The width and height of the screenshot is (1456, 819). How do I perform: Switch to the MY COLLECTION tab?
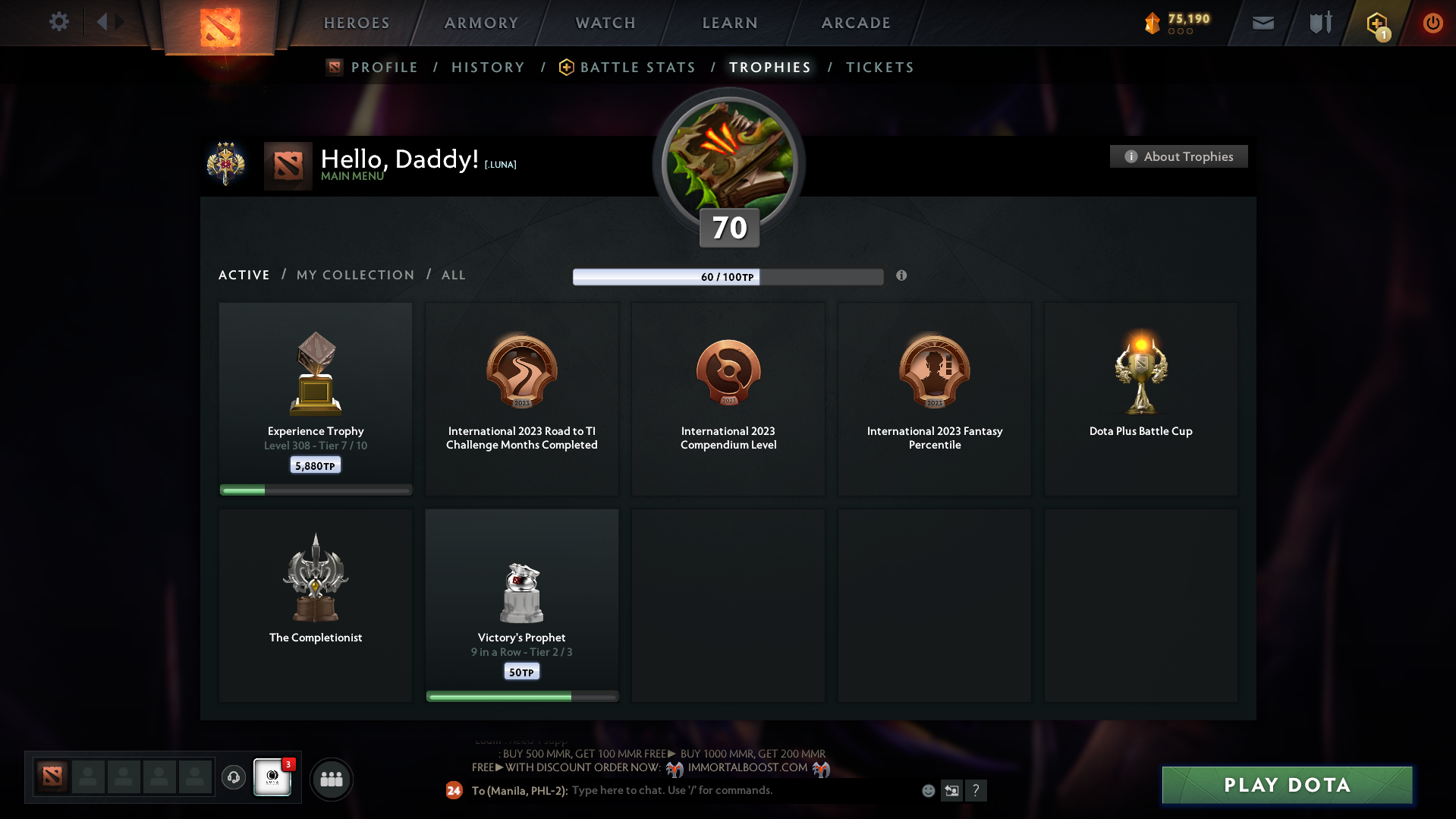(354, 275)
